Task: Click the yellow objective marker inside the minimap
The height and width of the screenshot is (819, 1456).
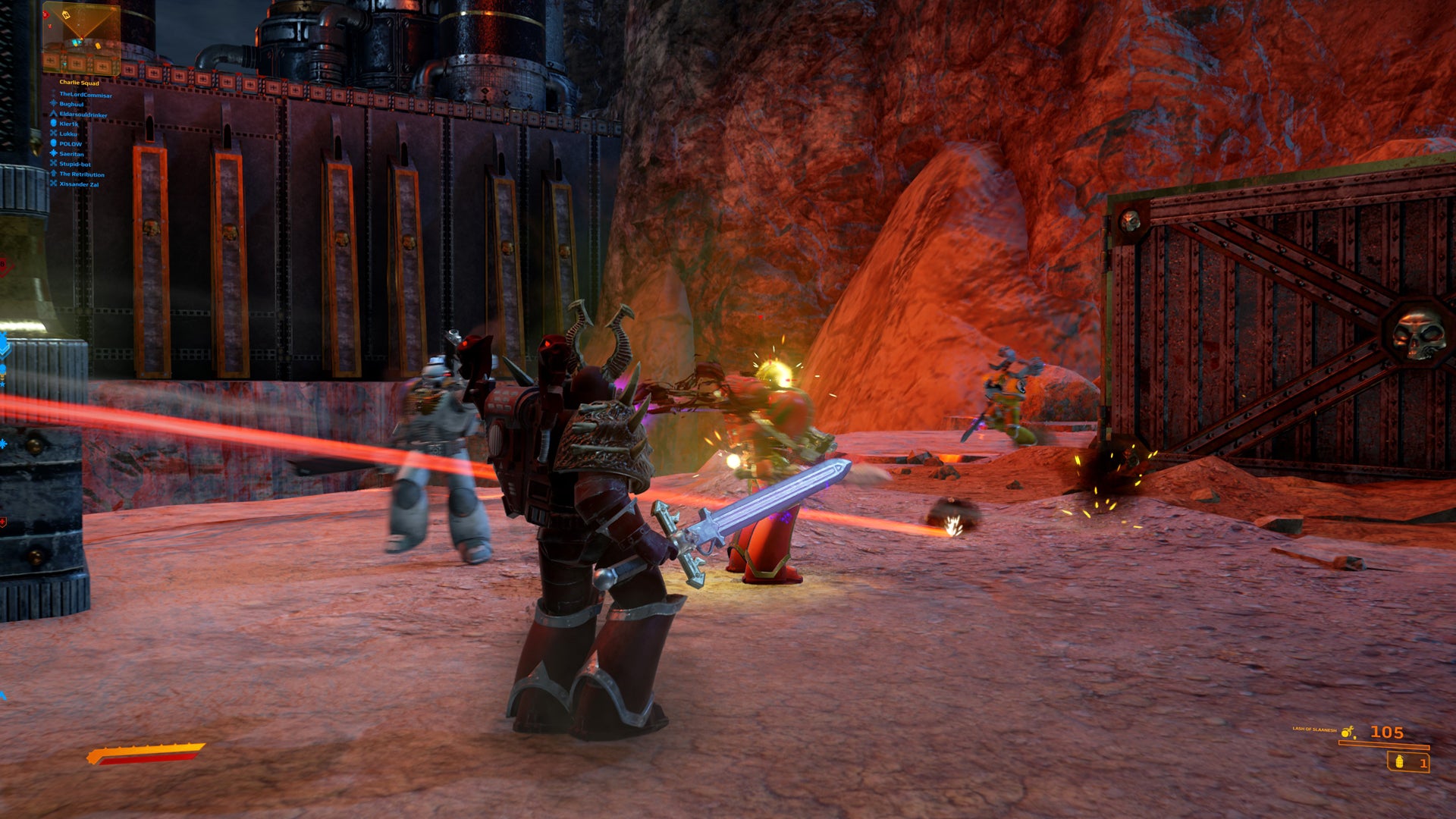Action: [x=98, y=45]
